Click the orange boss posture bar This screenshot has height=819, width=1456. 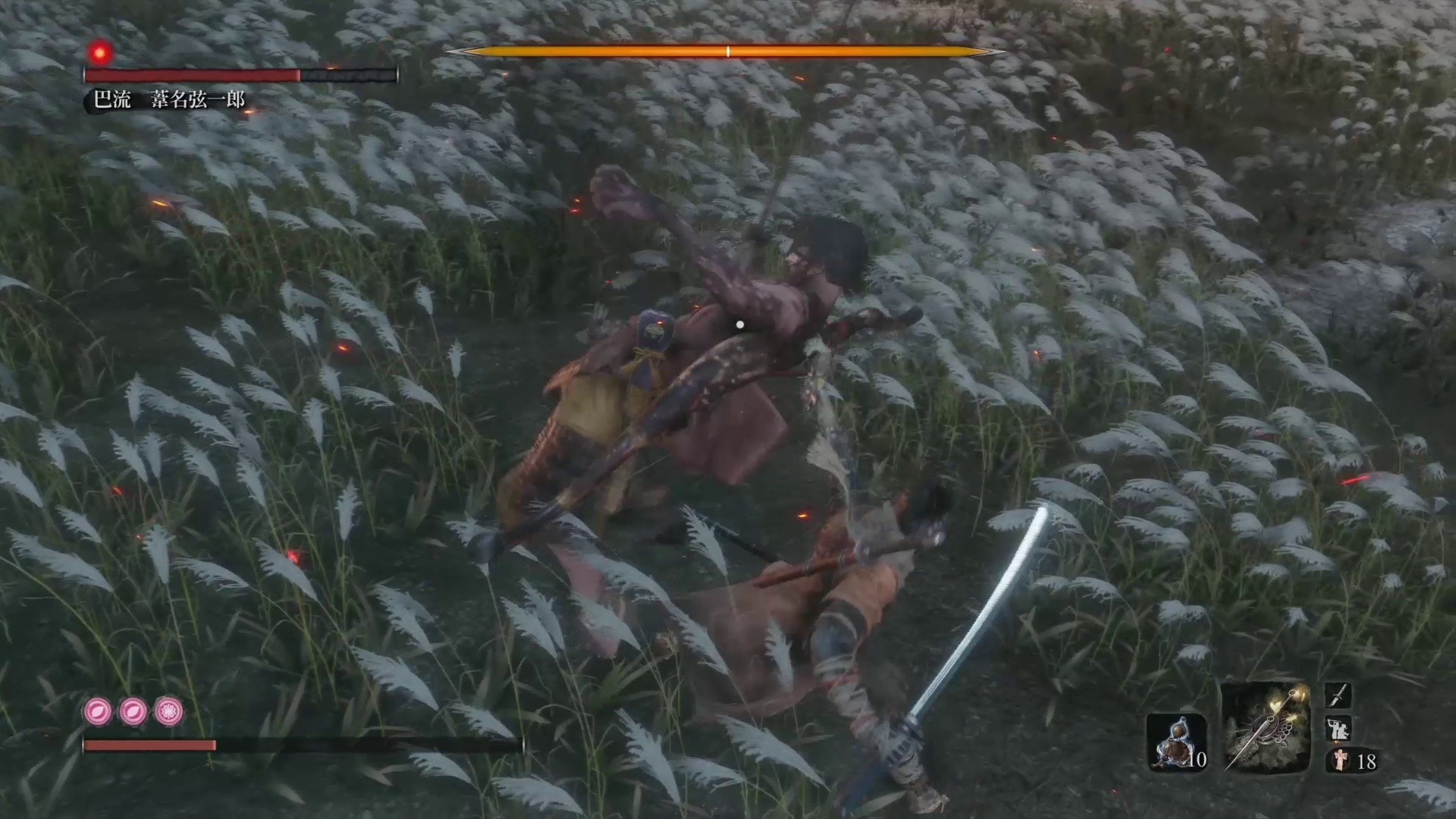tap(726, 51)
